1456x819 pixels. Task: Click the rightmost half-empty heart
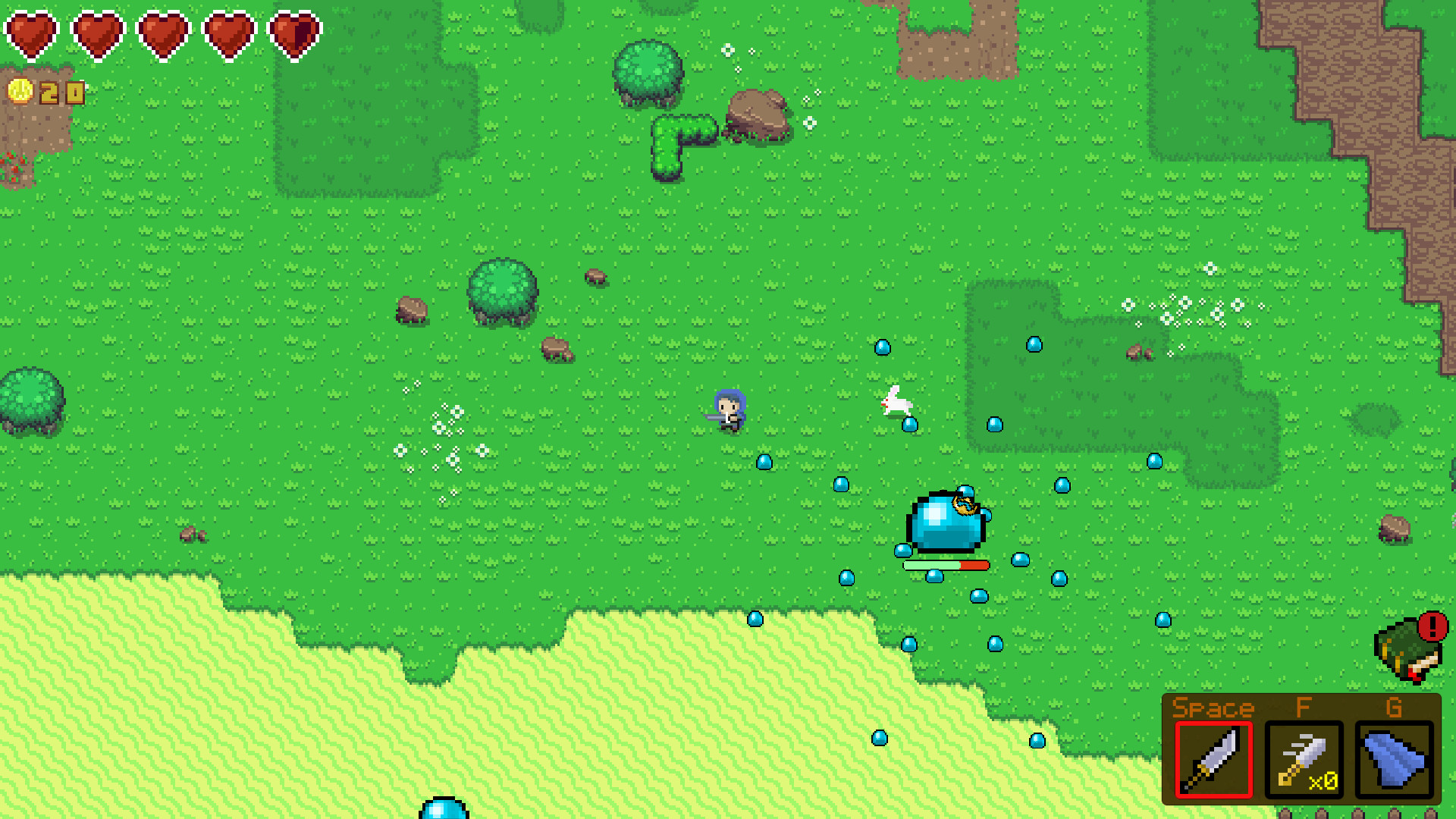(x=293, y=30)
